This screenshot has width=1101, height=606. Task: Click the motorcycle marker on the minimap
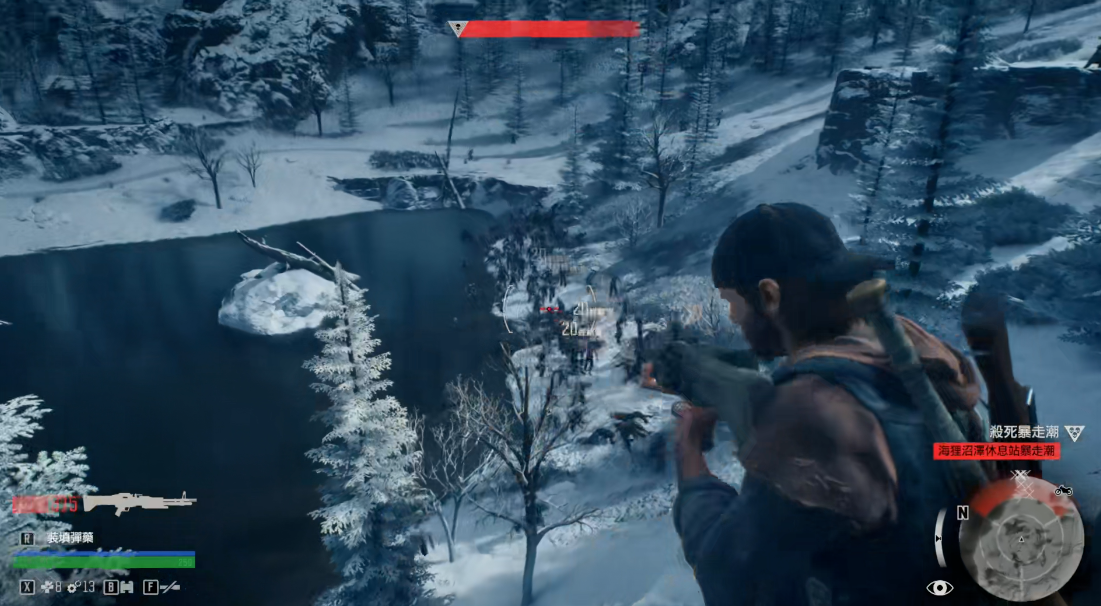1063,490
